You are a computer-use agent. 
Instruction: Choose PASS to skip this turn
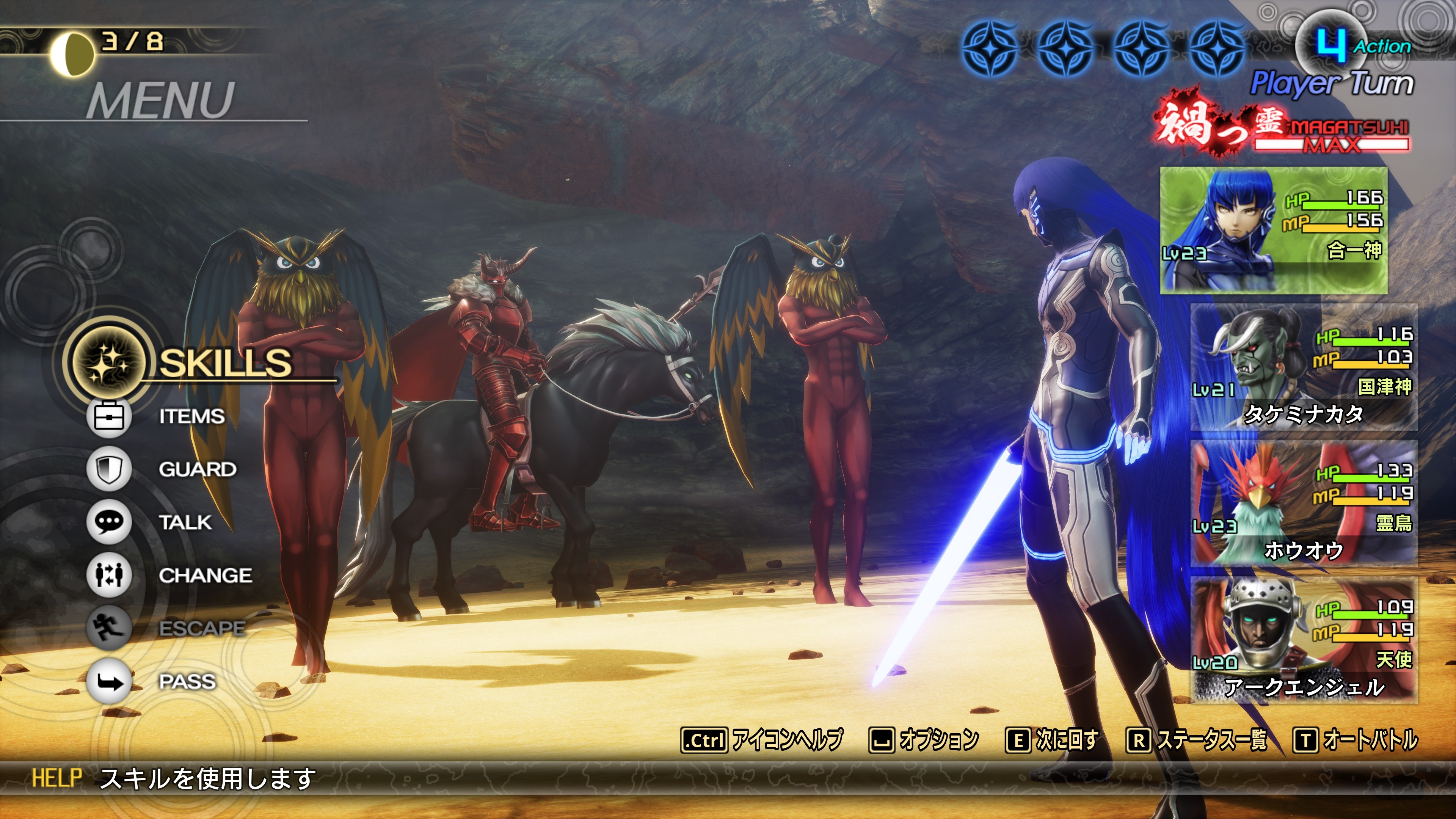187,681
